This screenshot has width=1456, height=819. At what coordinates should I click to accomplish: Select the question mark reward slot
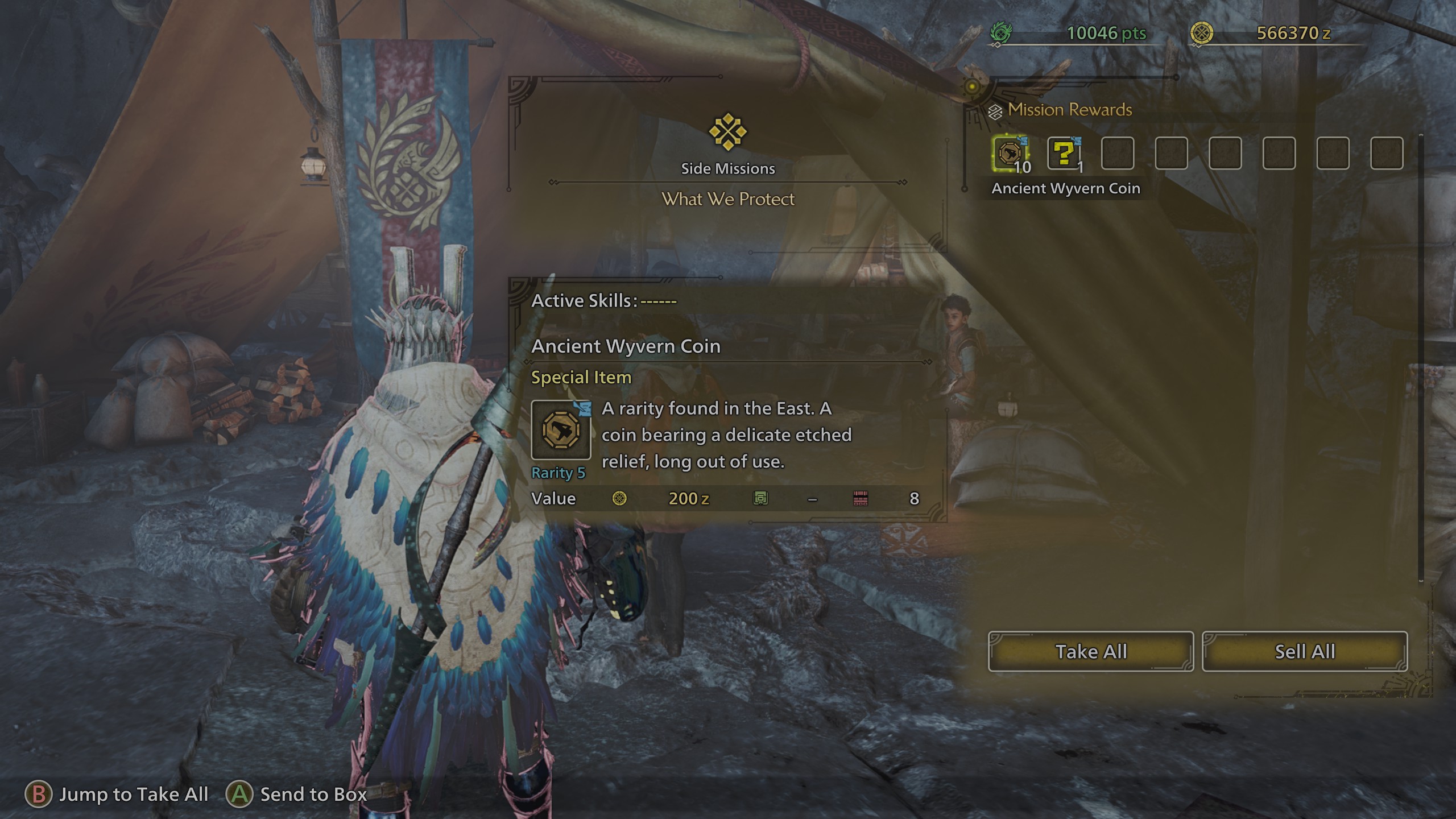pos(1063,154)
